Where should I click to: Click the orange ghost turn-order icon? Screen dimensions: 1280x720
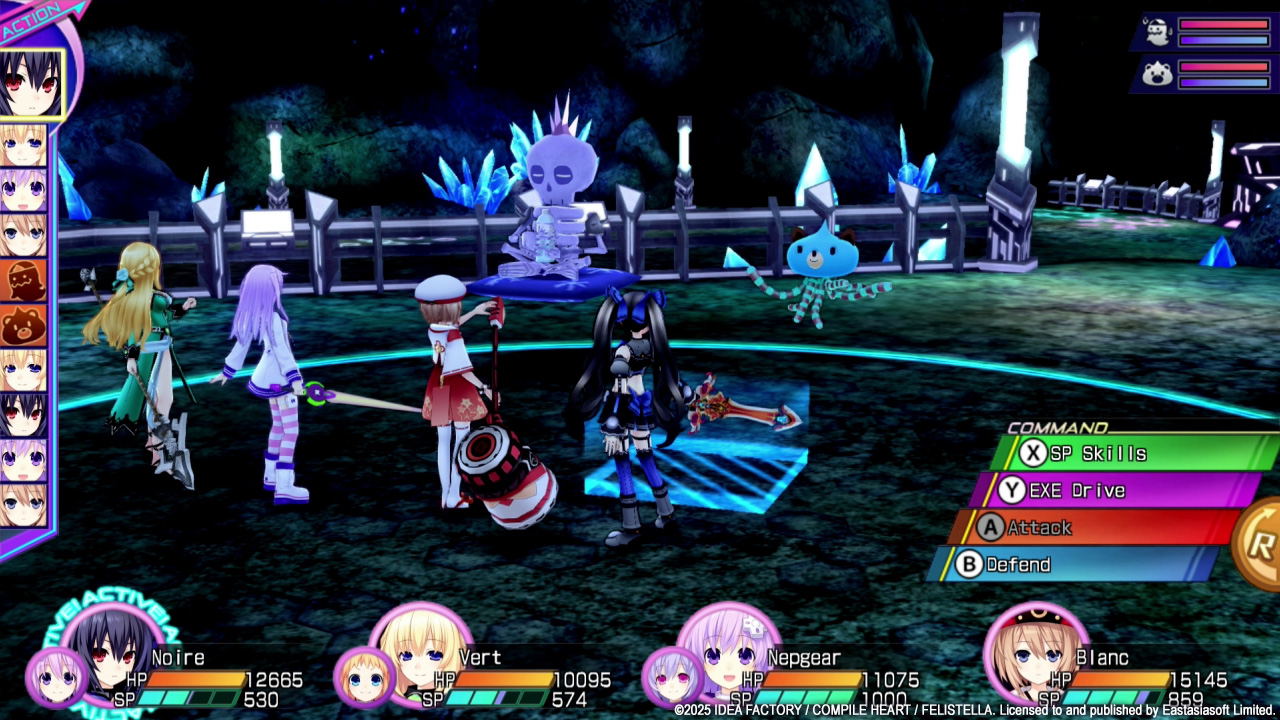coord(22,280)
